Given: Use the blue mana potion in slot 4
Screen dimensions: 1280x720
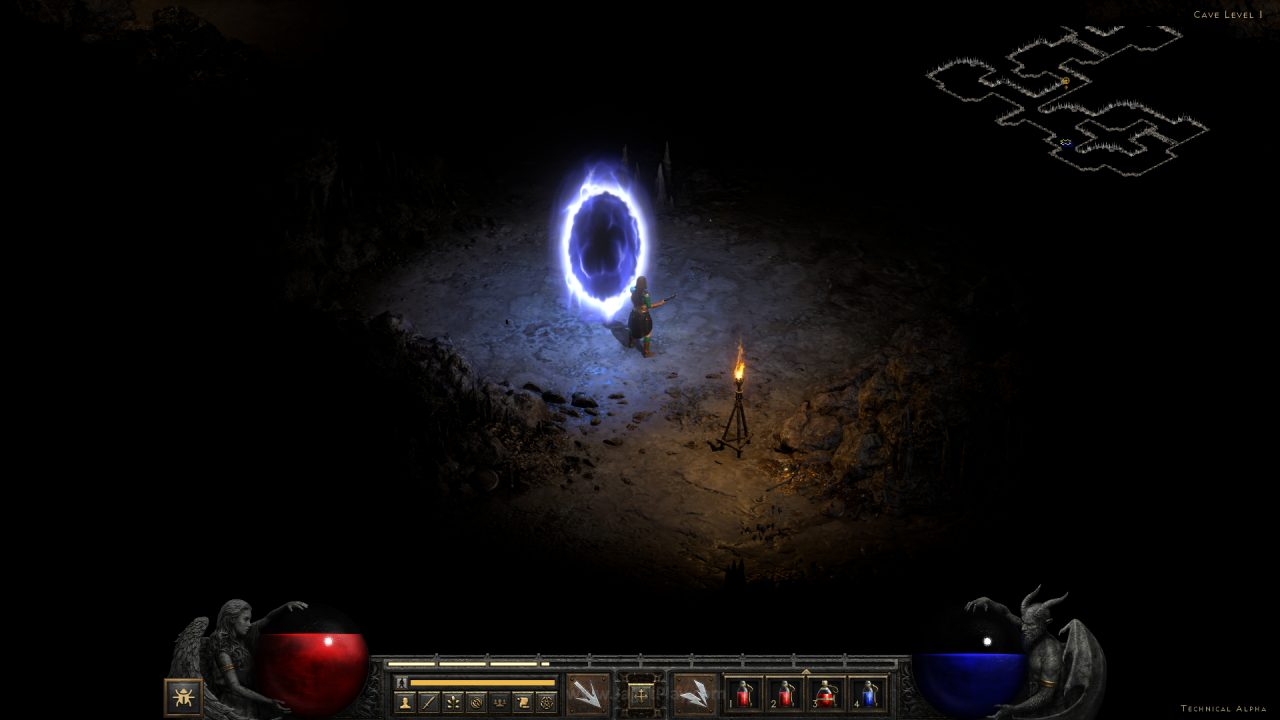Looking at the screenshot, I should point(868,693).
